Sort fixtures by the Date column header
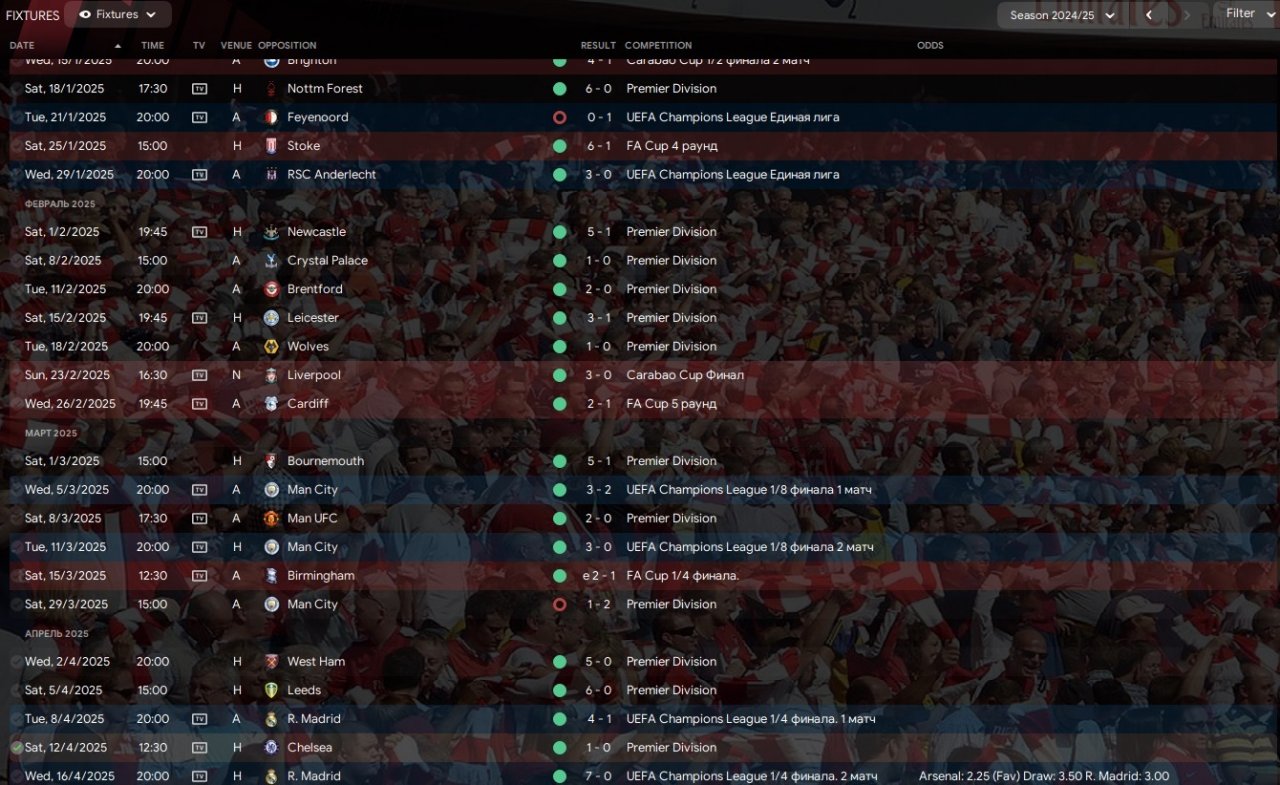The image size is (1280, 785). (x=22, y=45)
